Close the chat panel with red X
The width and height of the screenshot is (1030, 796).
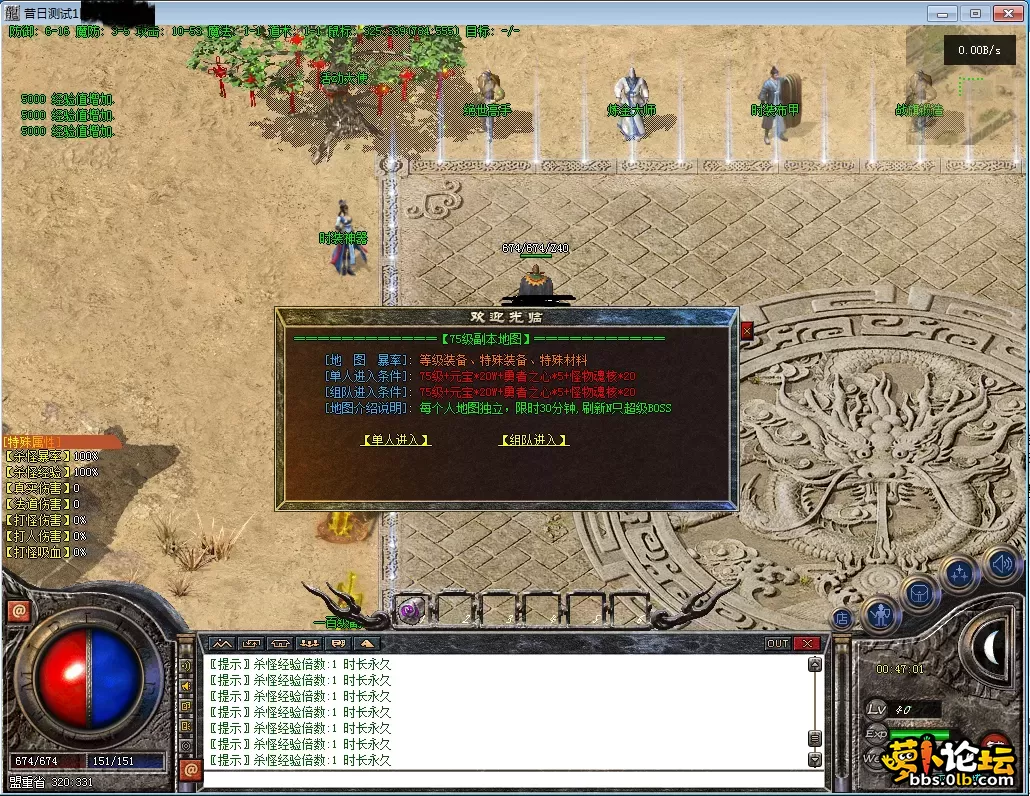point(807,644)
